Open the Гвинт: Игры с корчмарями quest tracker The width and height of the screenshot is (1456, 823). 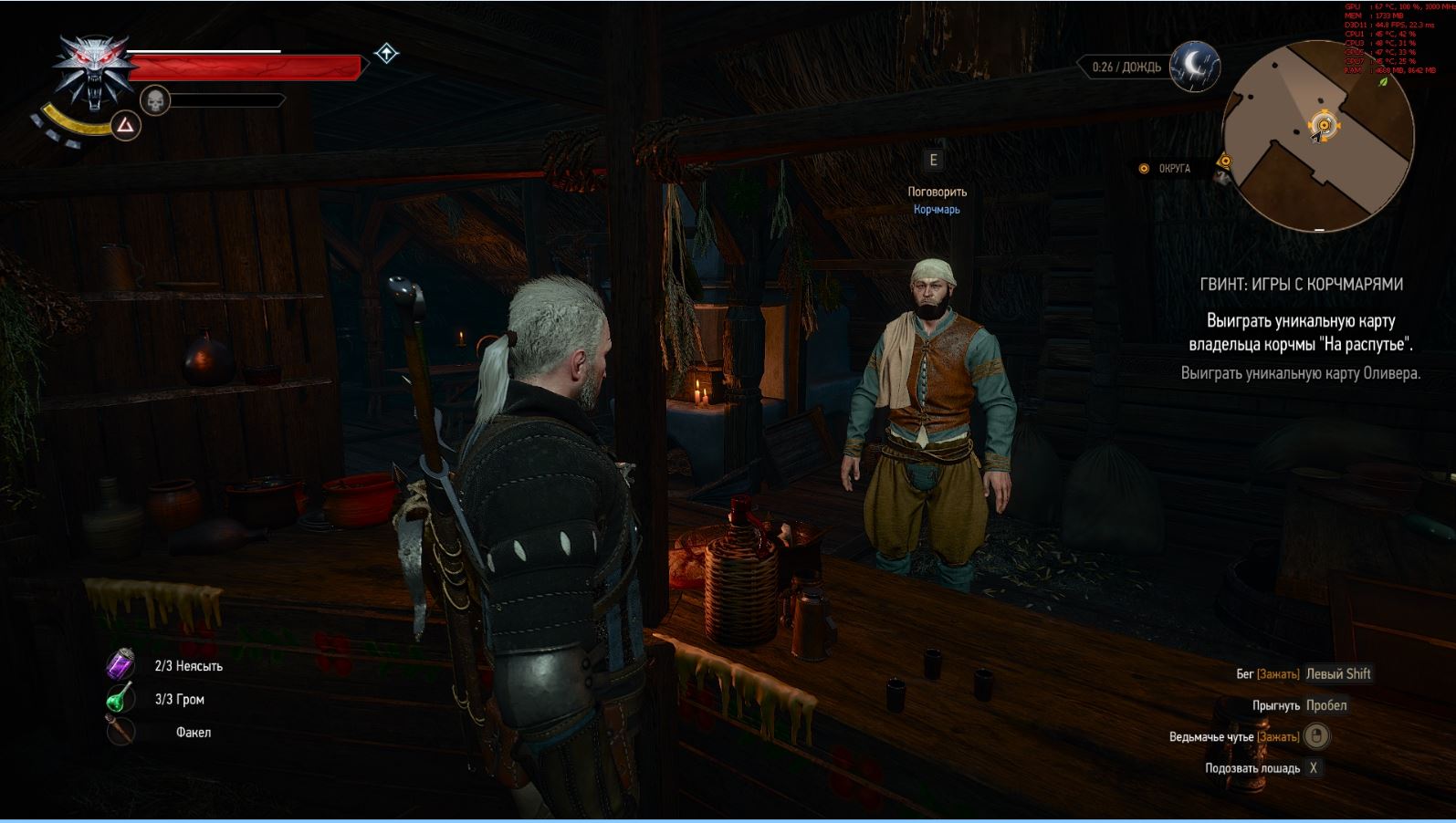click(1301, 285)
